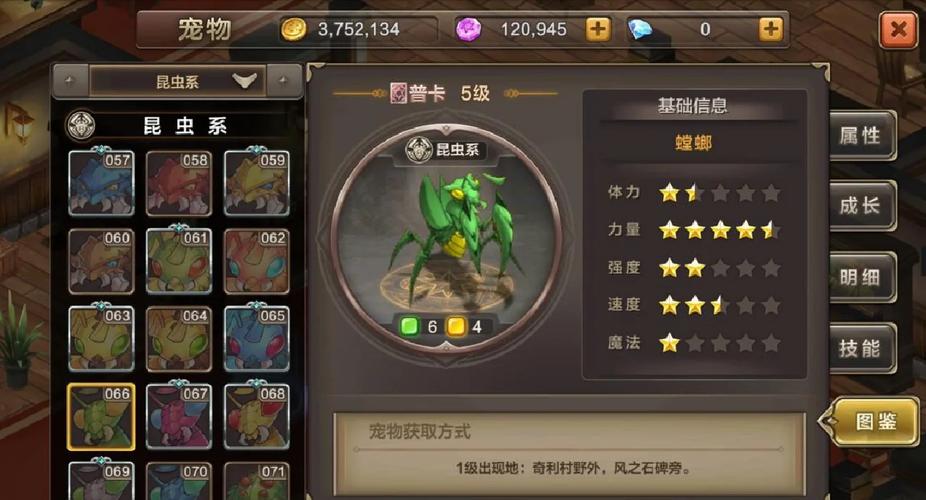Viewport: 926px width, 500px height.
Task: Select pet card number 067
Action: (178, 416)
